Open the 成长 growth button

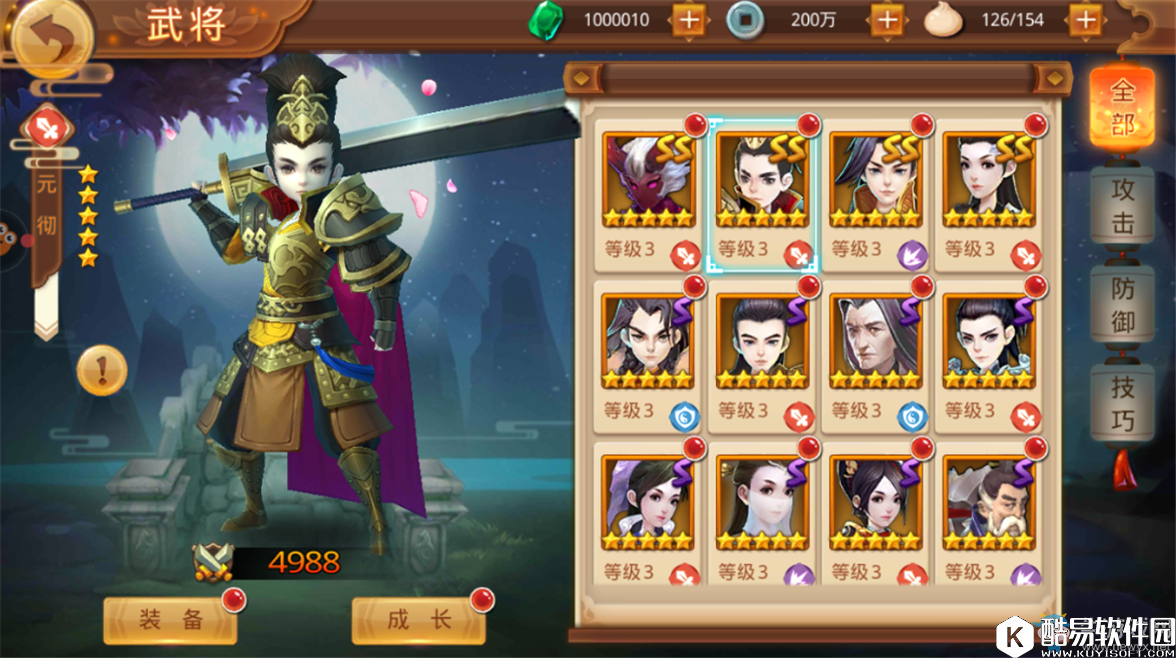[418, 620]
